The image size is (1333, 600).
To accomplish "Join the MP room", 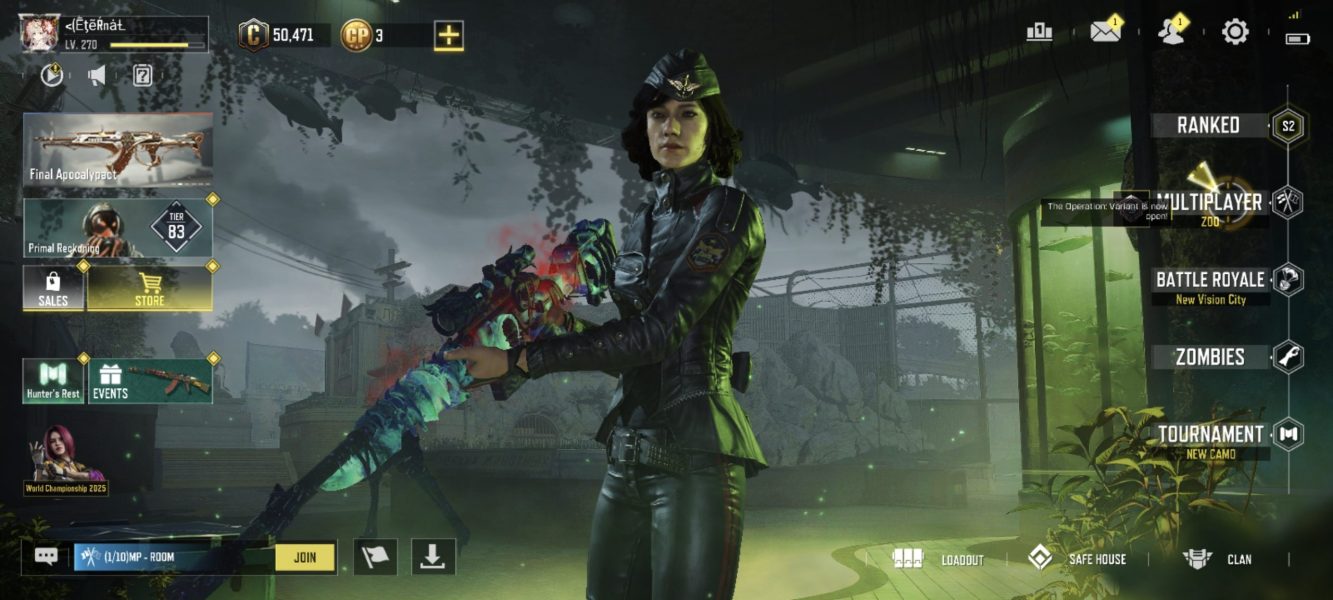I will tap(305, 557).
